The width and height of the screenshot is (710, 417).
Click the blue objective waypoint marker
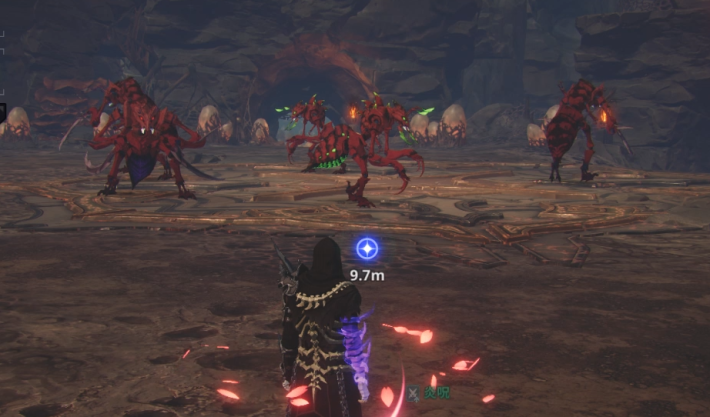pyautogui.click(x=367, y=249)
